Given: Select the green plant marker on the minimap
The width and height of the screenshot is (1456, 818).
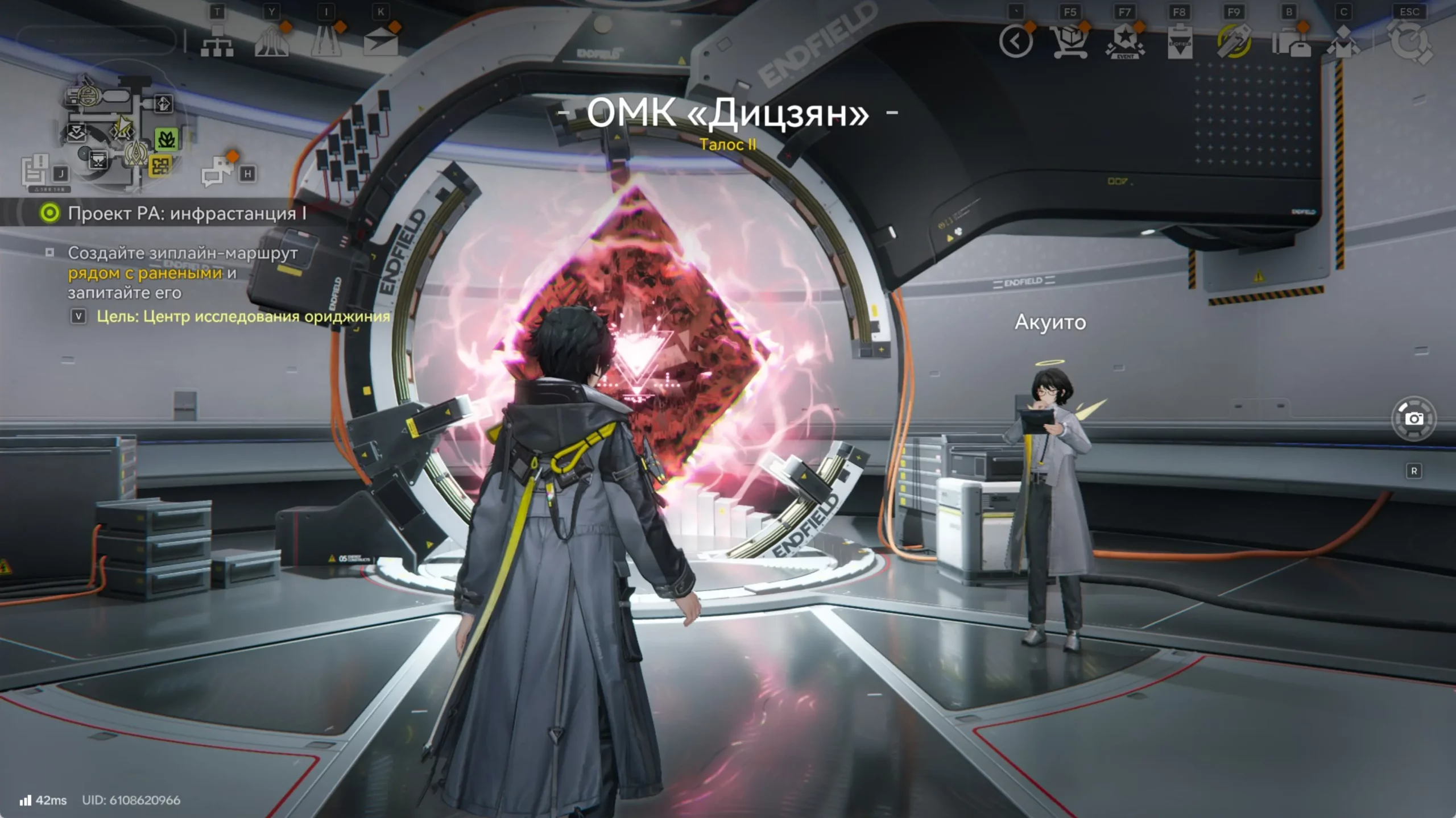Looking at the screenshot, I should [x=166, y=138].
